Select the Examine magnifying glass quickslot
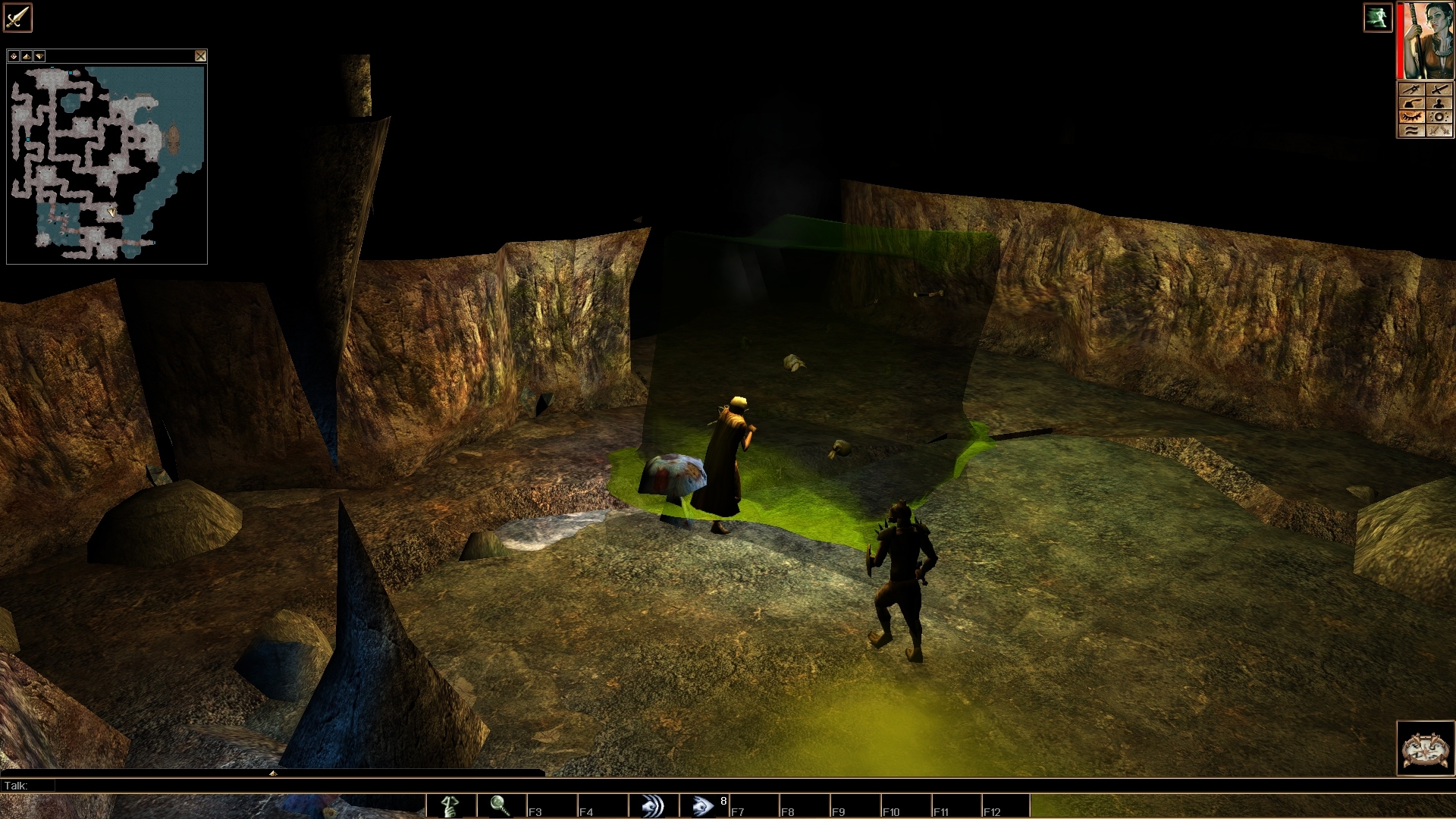This screenshot has height=819, width=1456. click(x=499, y=805)
